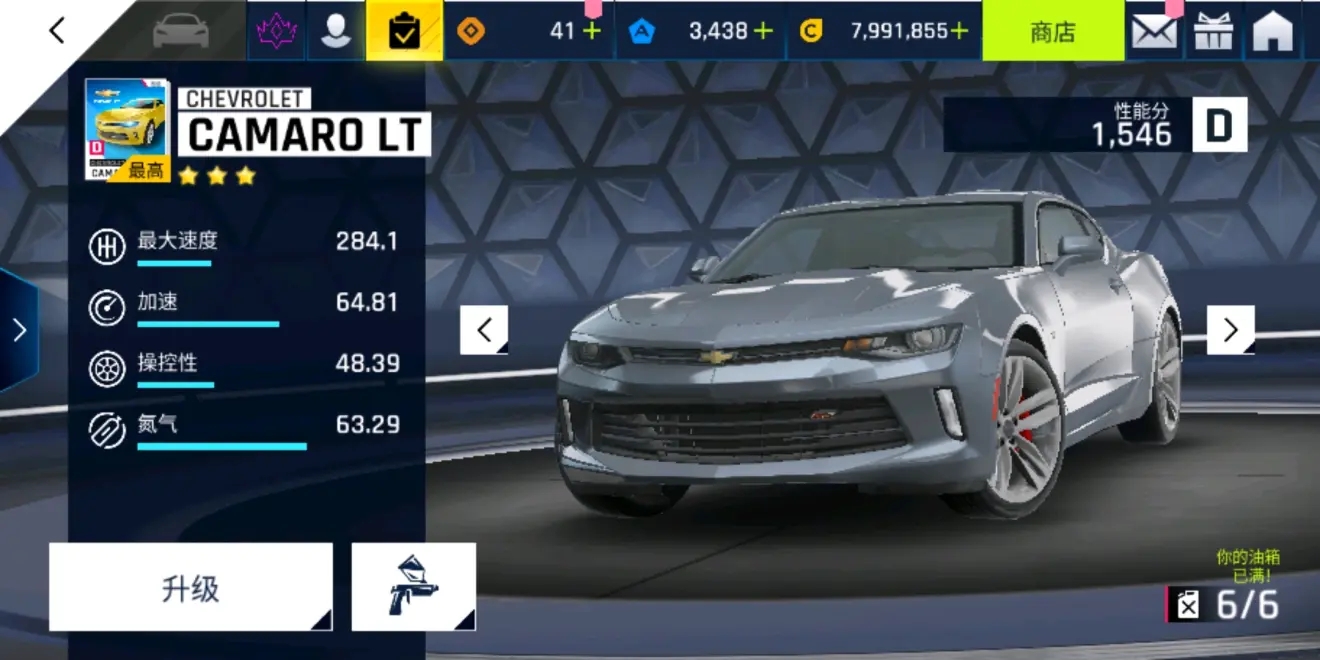Viewport: 1320px width, 660px height.
Task: Return to the home screen
Action: pyautogui.click(x=1273, y=31)
